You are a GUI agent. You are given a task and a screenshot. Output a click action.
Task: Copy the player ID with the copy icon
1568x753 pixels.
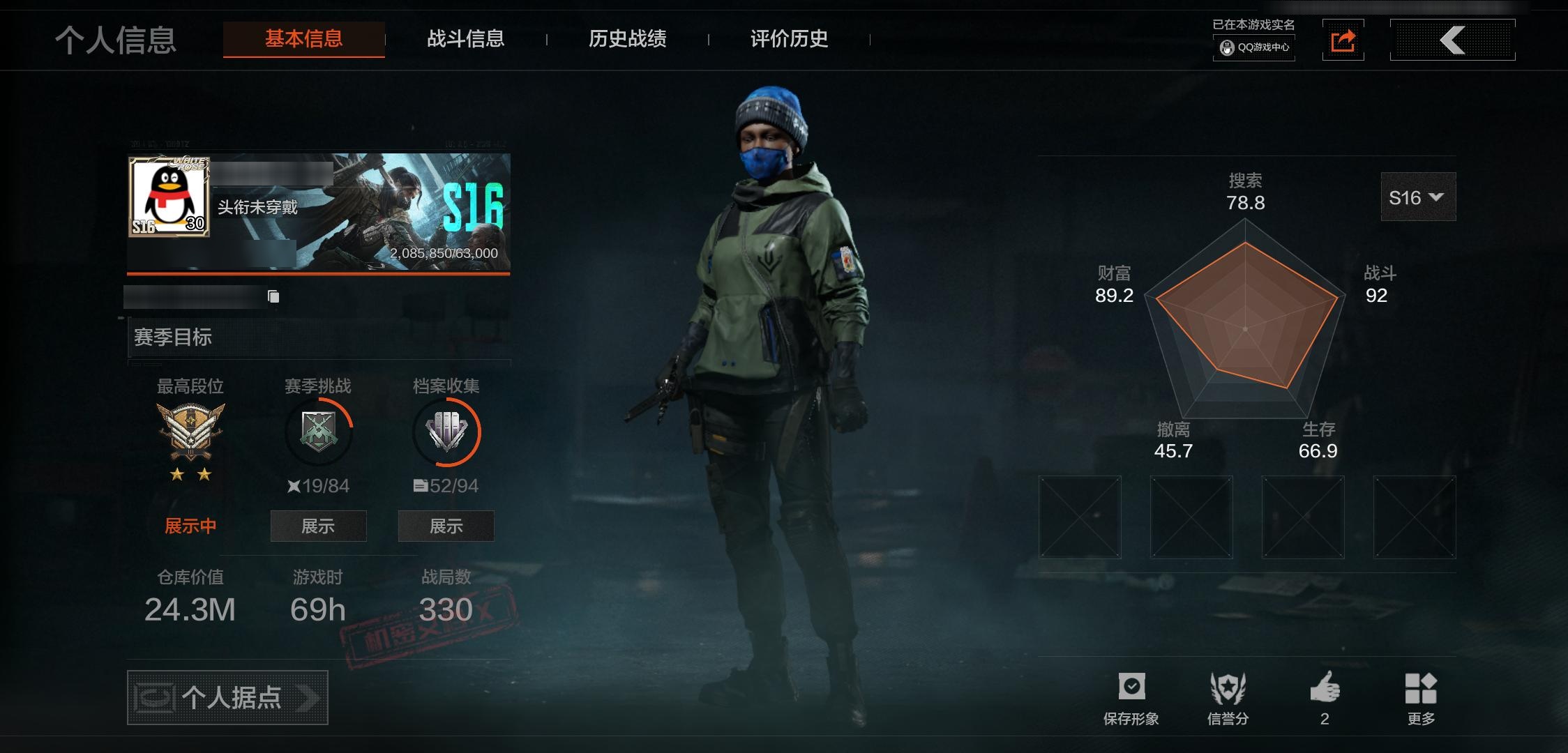click(273, 297)
